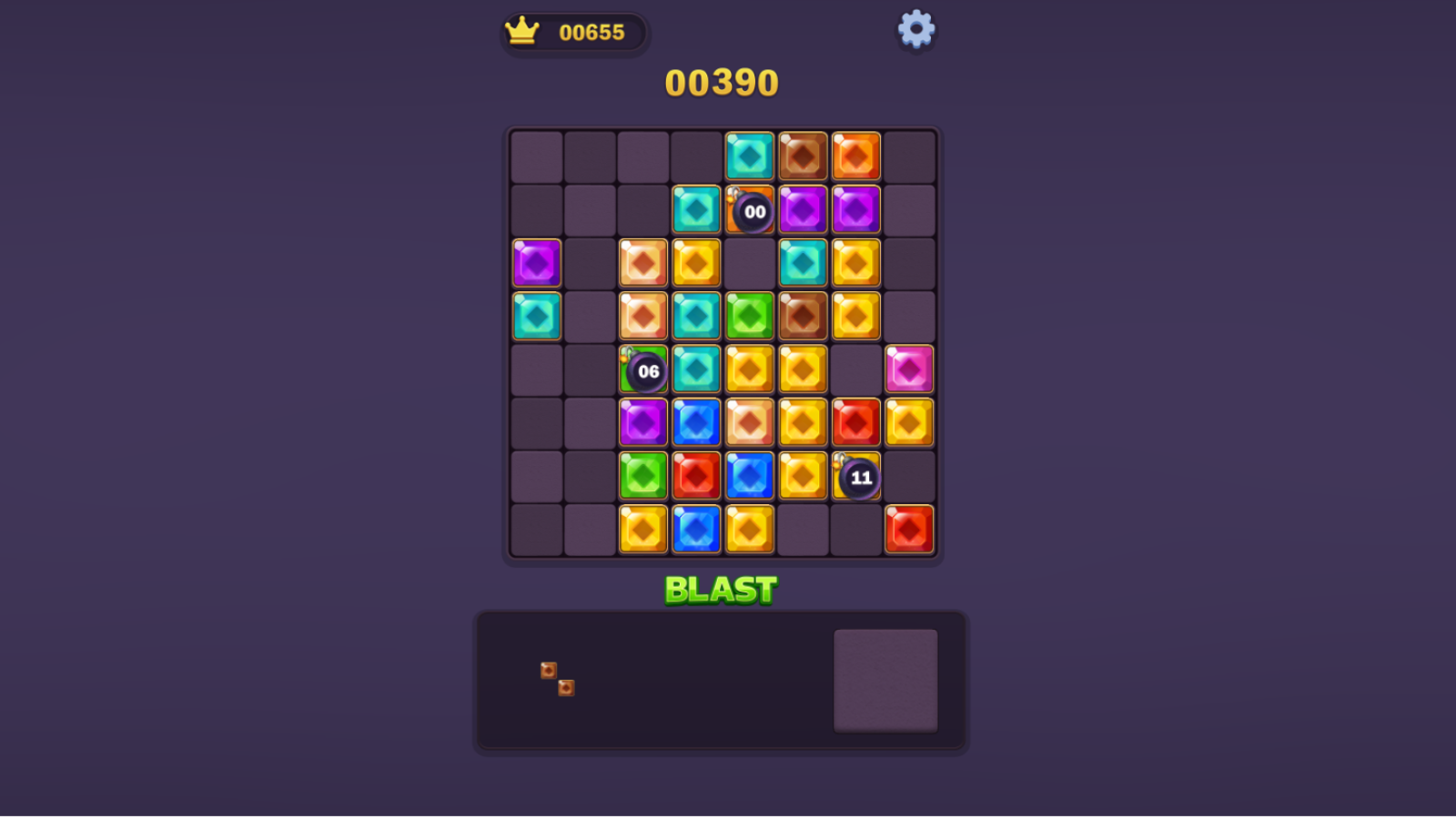The width and height of the screenshot is (1456, 819).
Task: Select the purple gem on the board's left edge
Action: coord(536,262)
